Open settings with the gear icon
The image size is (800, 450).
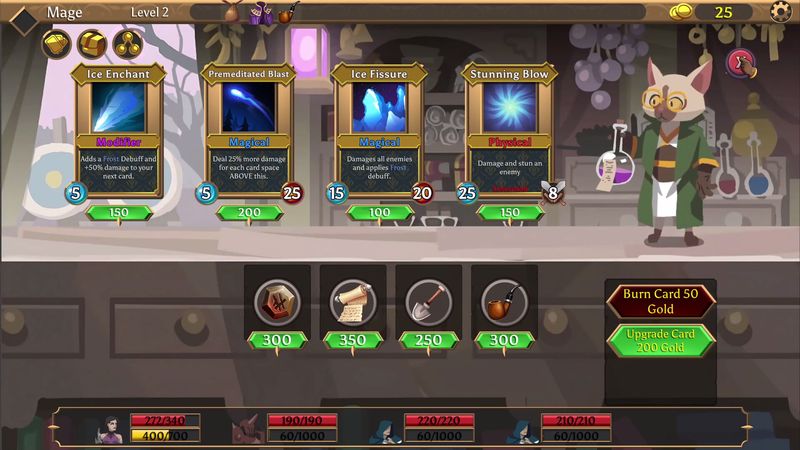coord(781,12)
